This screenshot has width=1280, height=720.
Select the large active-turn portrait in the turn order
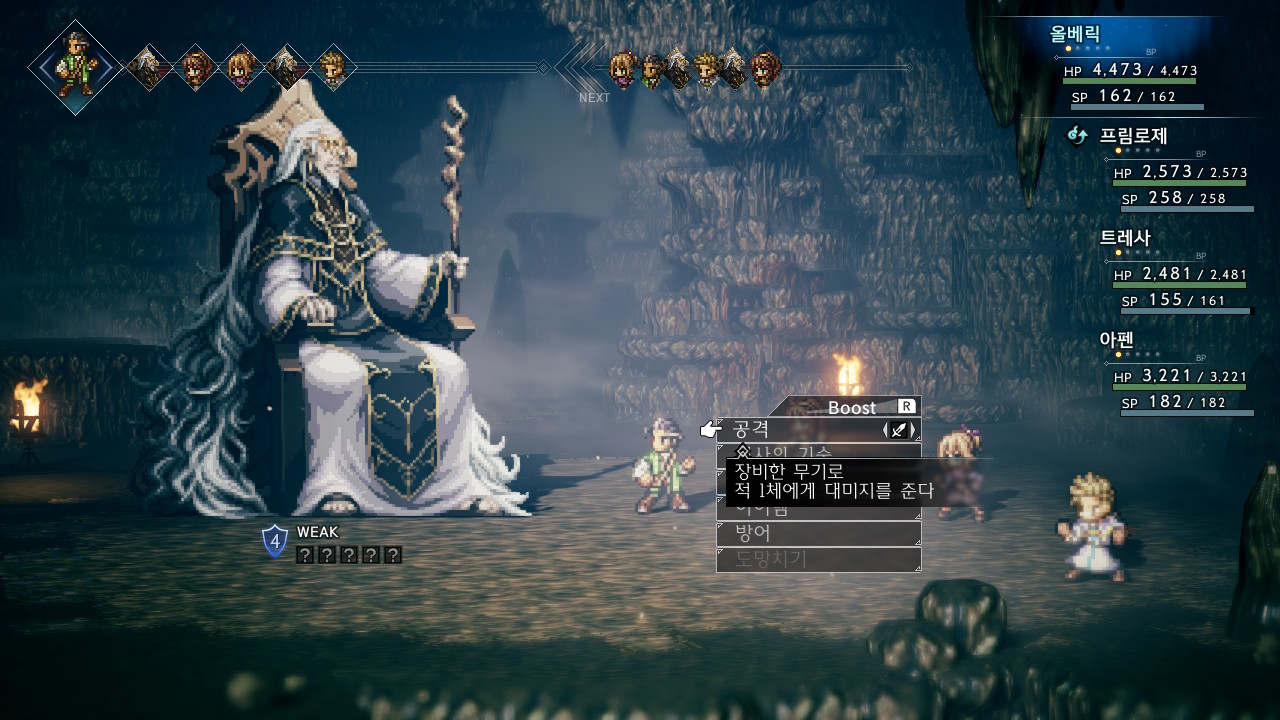(76, 67)
